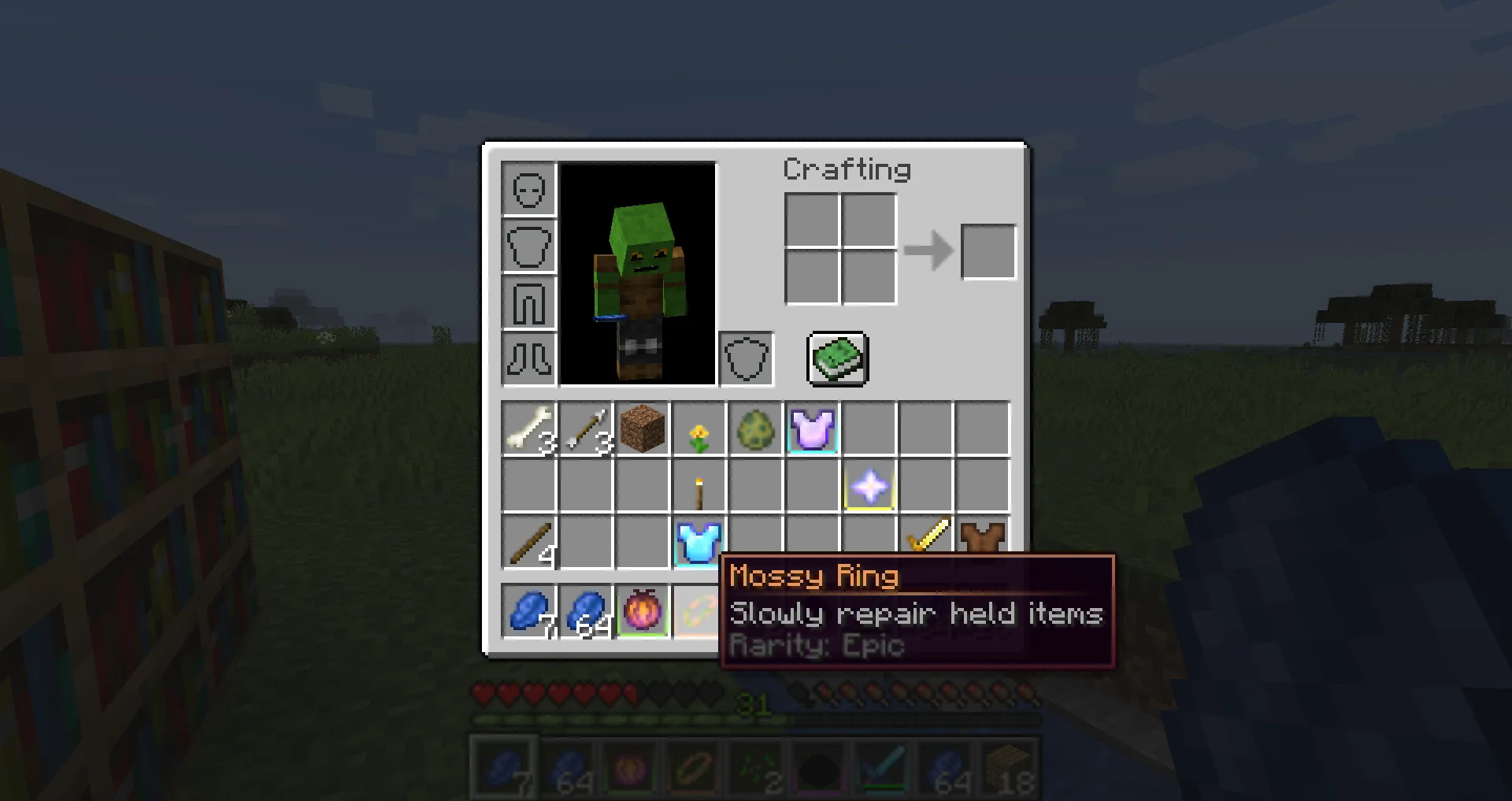Image resolution: width=1512 pixels, height=801 pixels.
Task: Grab the stack of 4 sticks
Action: (x=530, y=543)
